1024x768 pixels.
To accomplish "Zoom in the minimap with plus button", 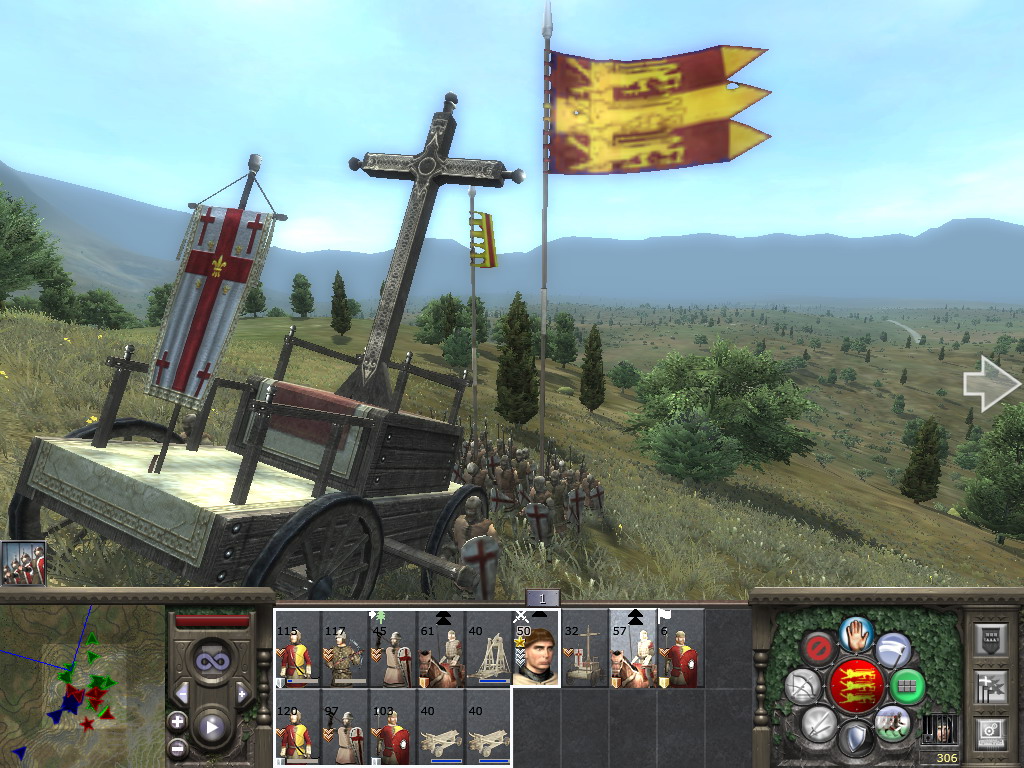I will (177, 721).
